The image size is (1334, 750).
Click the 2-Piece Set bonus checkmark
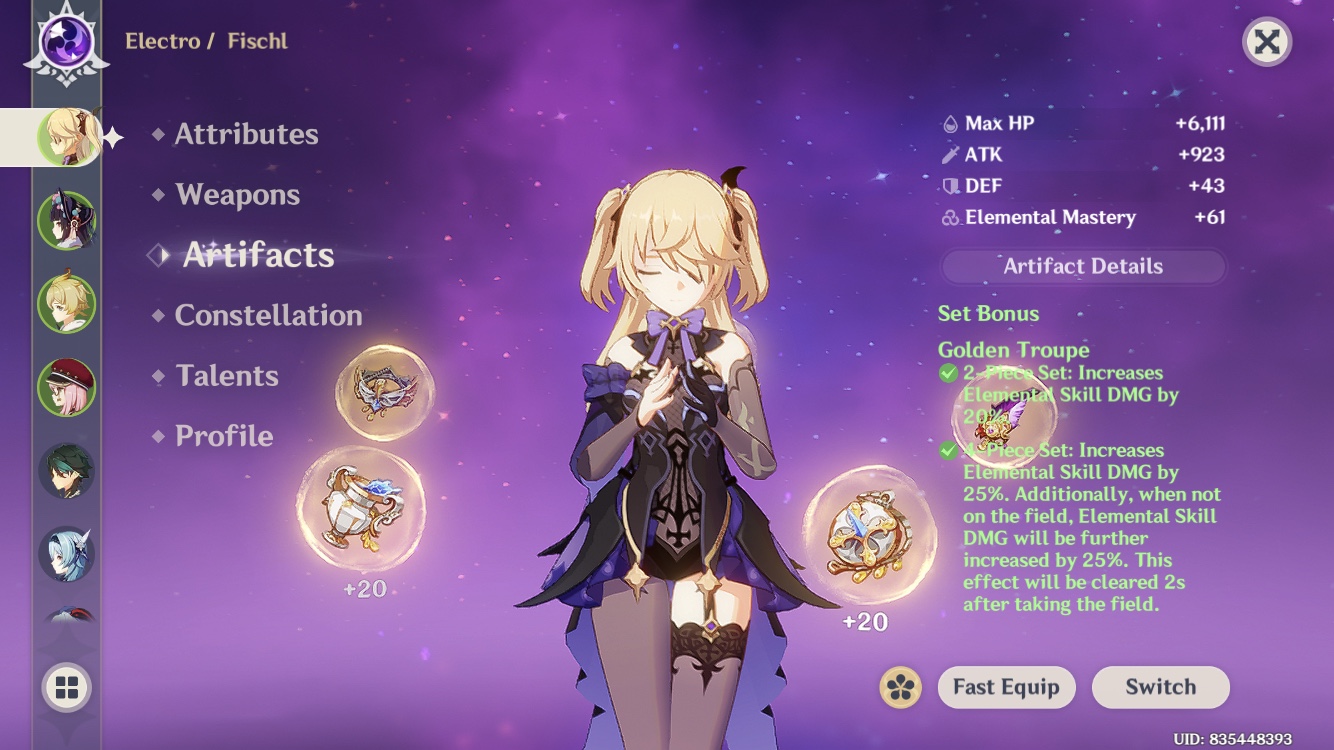948,372
